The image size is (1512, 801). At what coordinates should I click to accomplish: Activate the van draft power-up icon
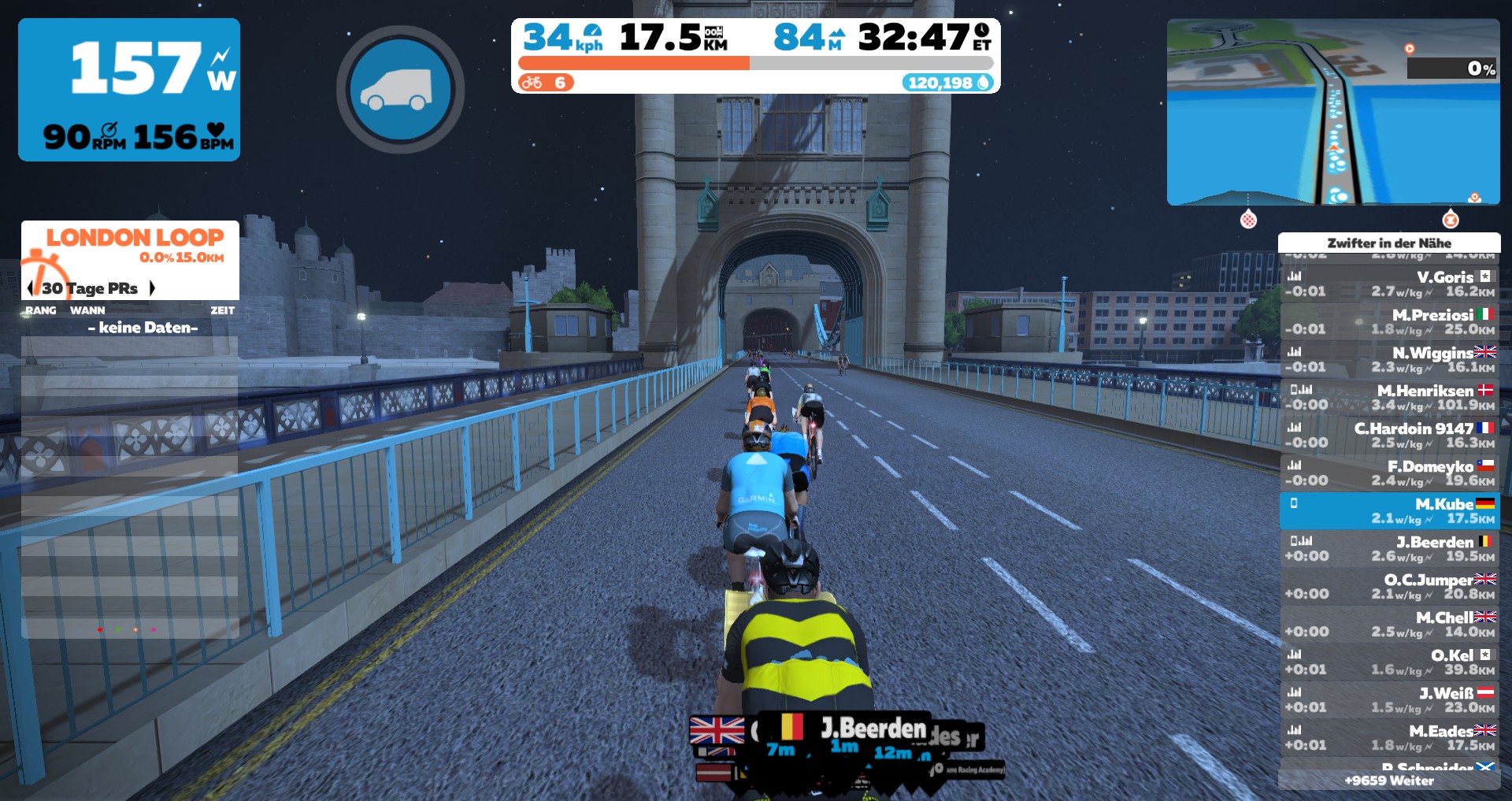coord(400,90)
